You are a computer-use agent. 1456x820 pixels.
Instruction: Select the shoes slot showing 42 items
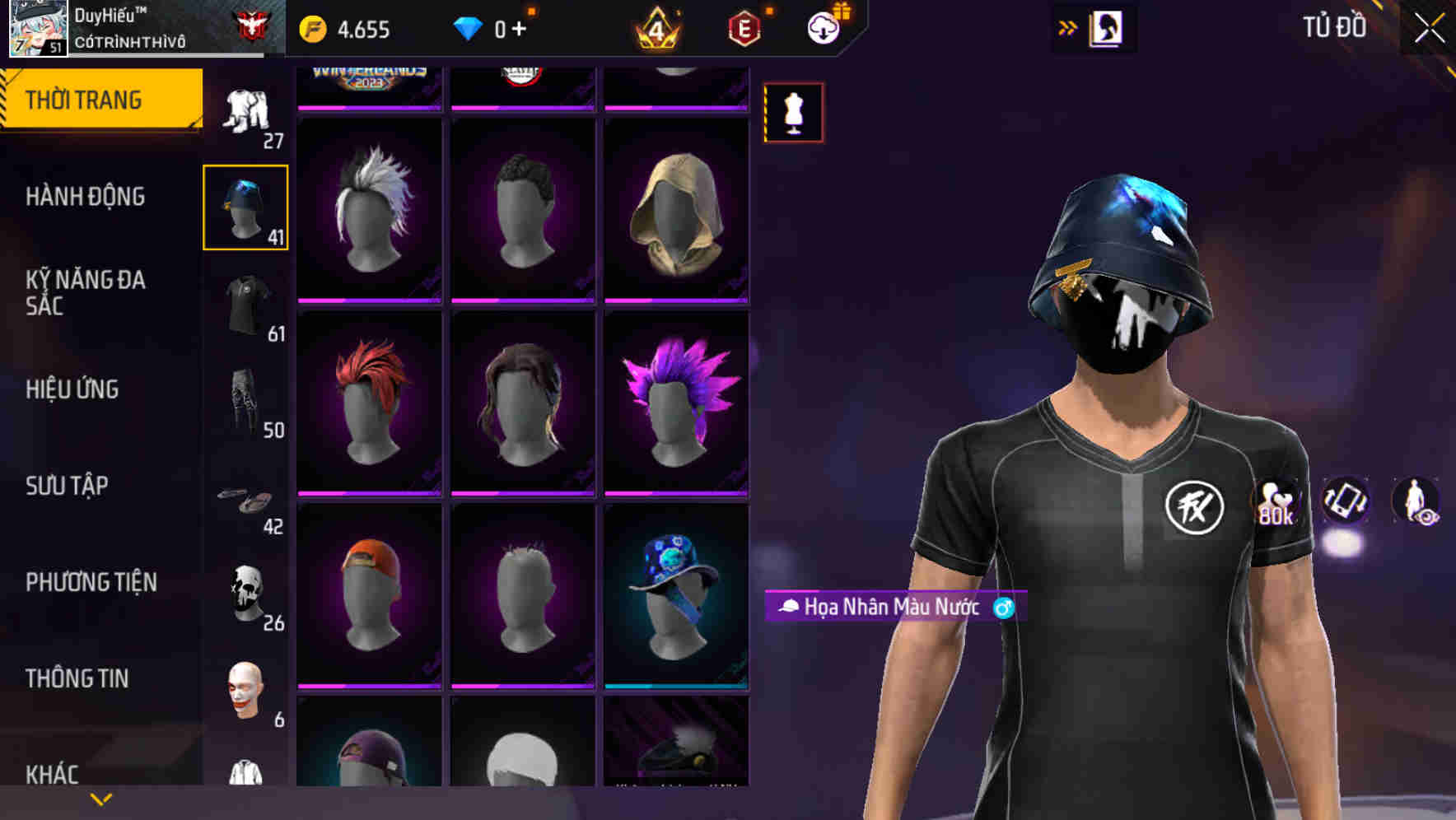click(245, 498)
